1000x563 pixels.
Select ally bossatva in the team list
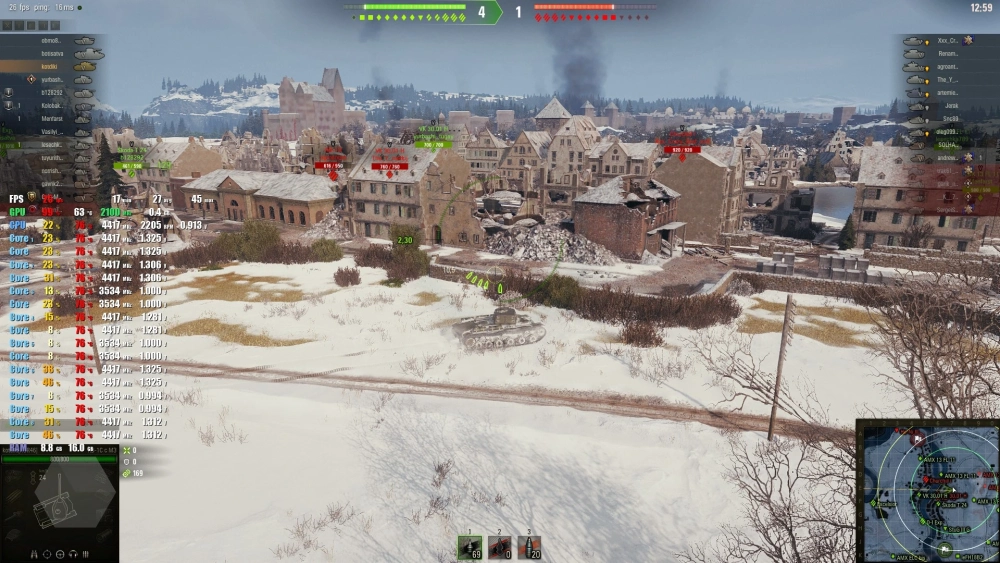(x=50, y=53)
